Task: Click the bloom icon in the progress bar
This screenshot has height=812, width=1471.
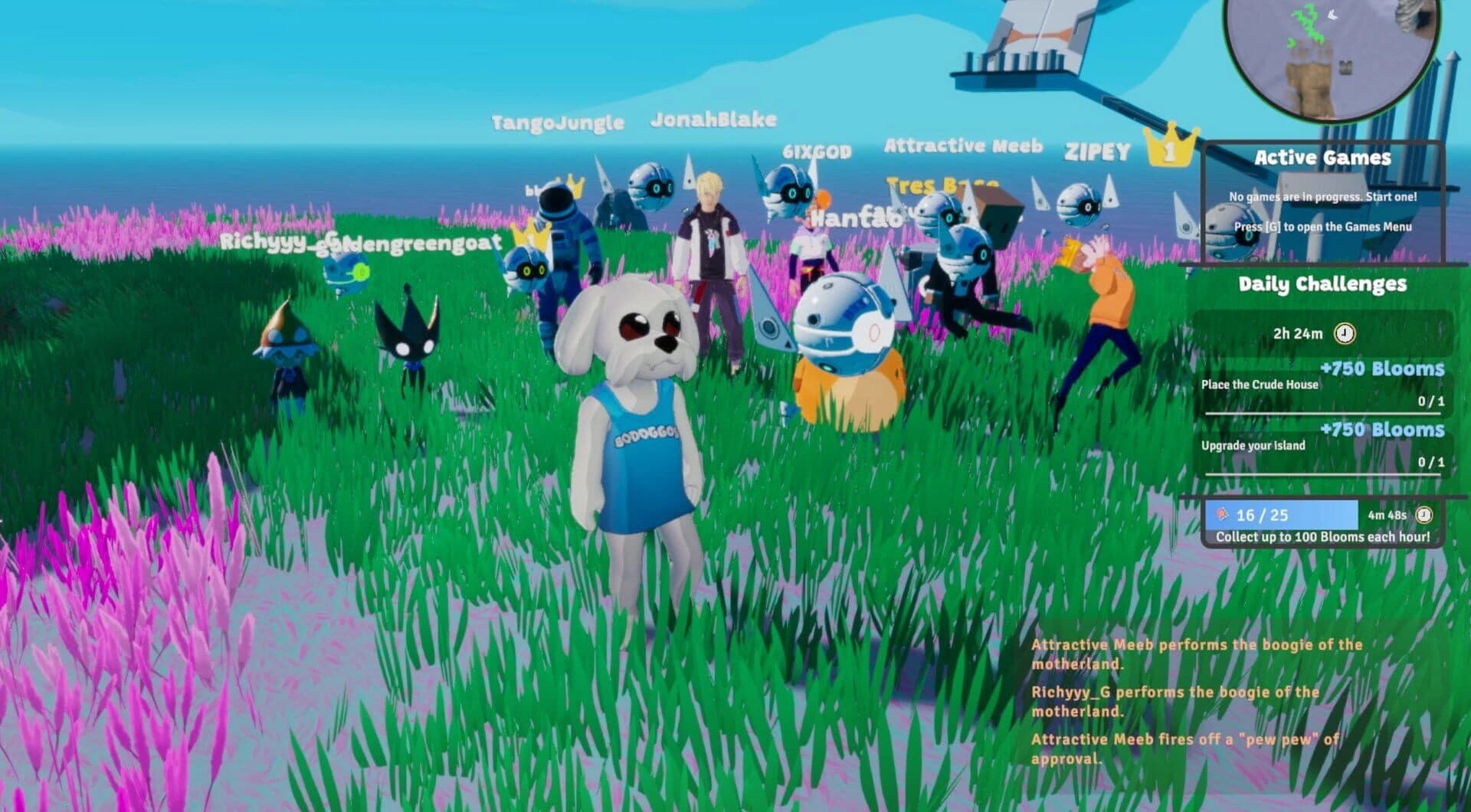Action: [x=1221, y=515]
